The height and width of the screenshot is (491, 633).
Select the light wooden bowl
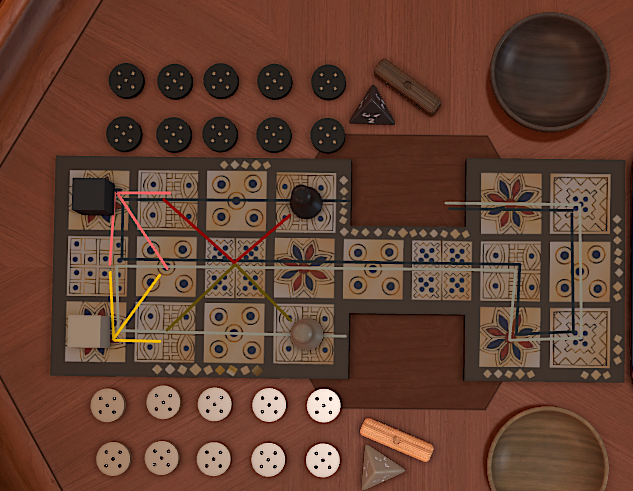point(547,448)
